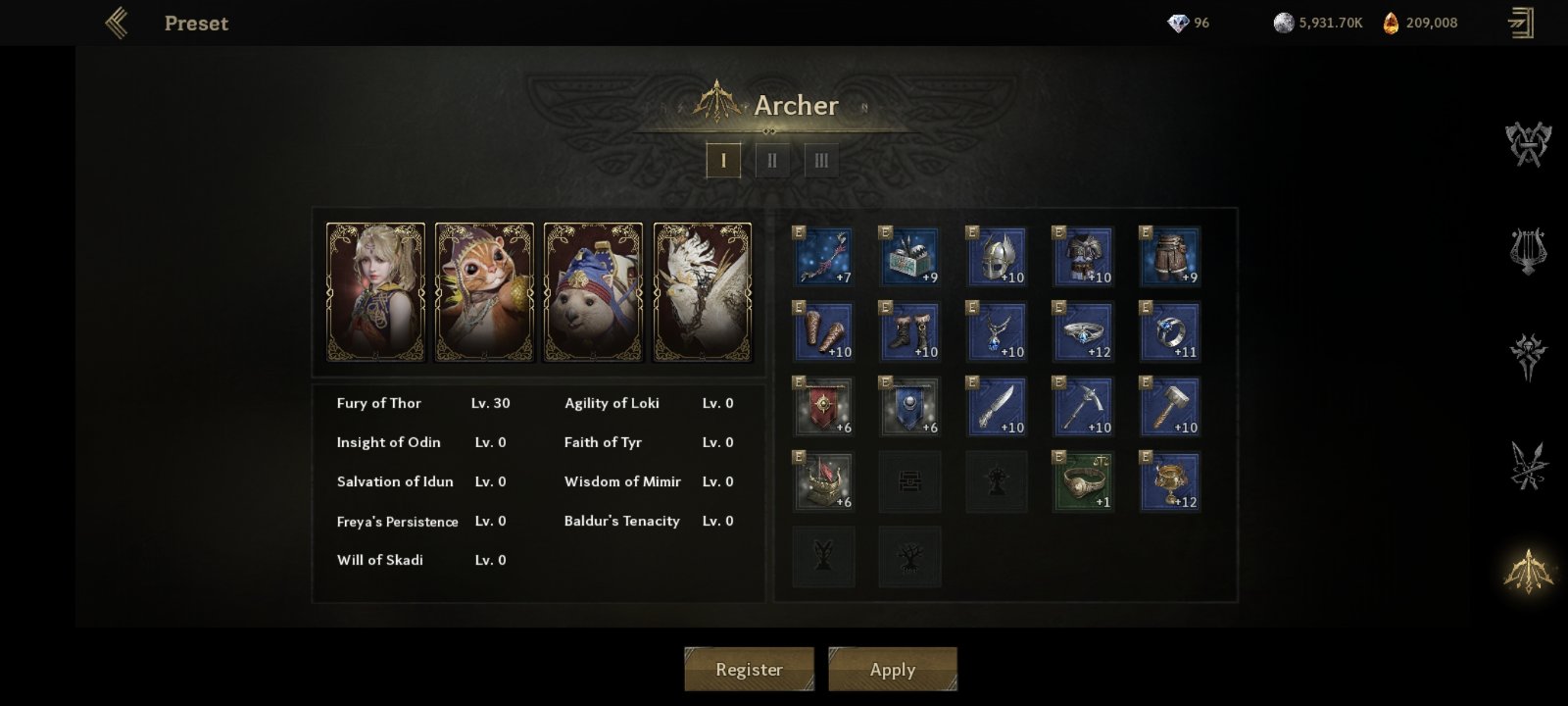Open the side menu at top right
1568x706 pixels.
tap(1521, 23)
